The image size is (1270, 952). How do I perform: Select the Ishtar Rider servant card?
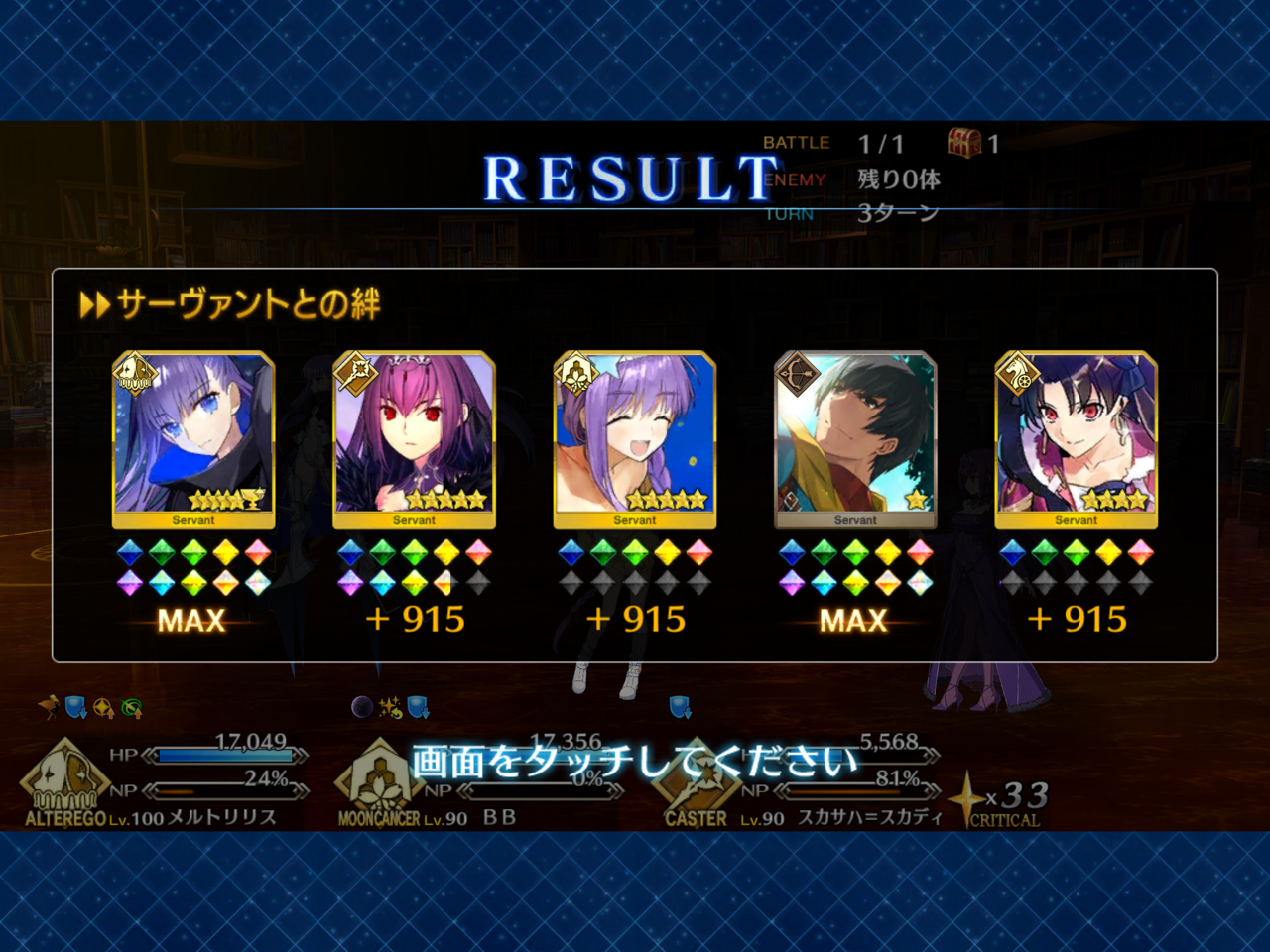(1077, 436)
